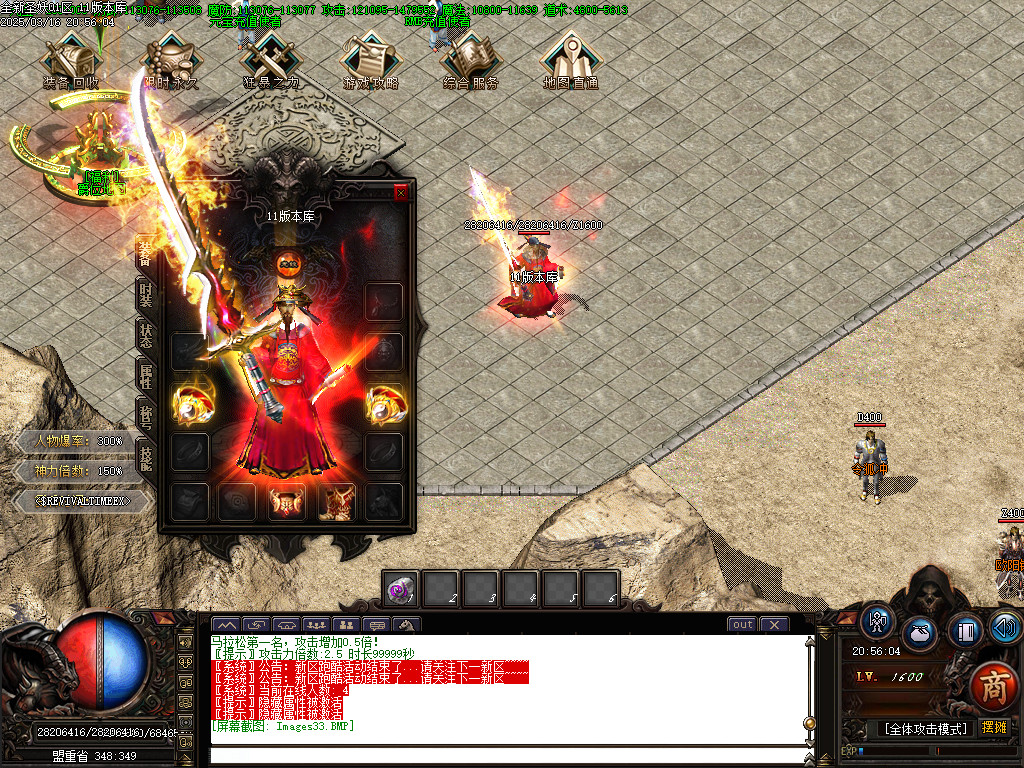Viewport: 1024px width, 768px height.
Task: Switch to the 状态 status tab
Action: pyautogui.click(x=145, y=335)
